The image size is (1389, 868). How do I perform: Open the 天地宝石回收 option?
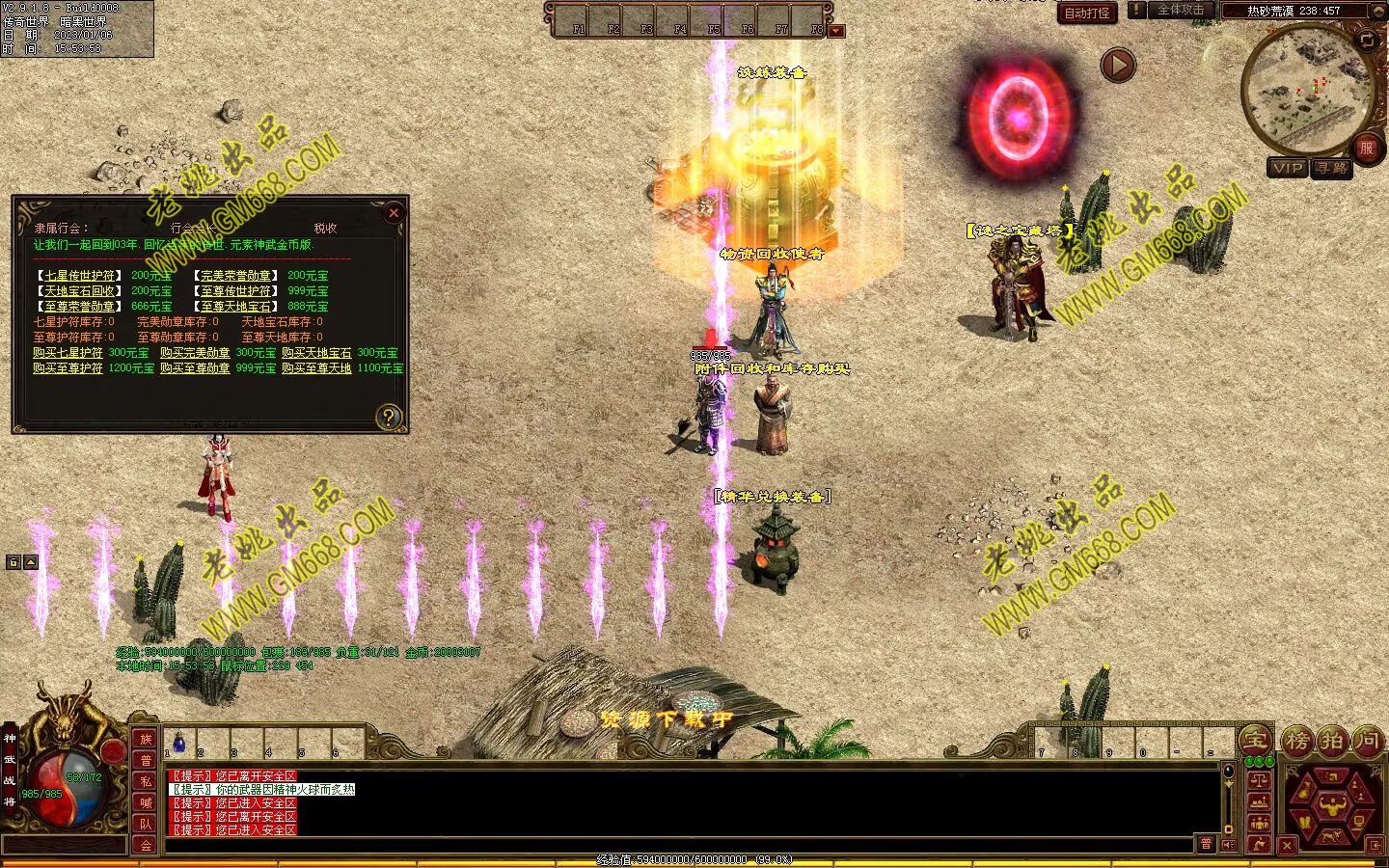click(80, 291)
